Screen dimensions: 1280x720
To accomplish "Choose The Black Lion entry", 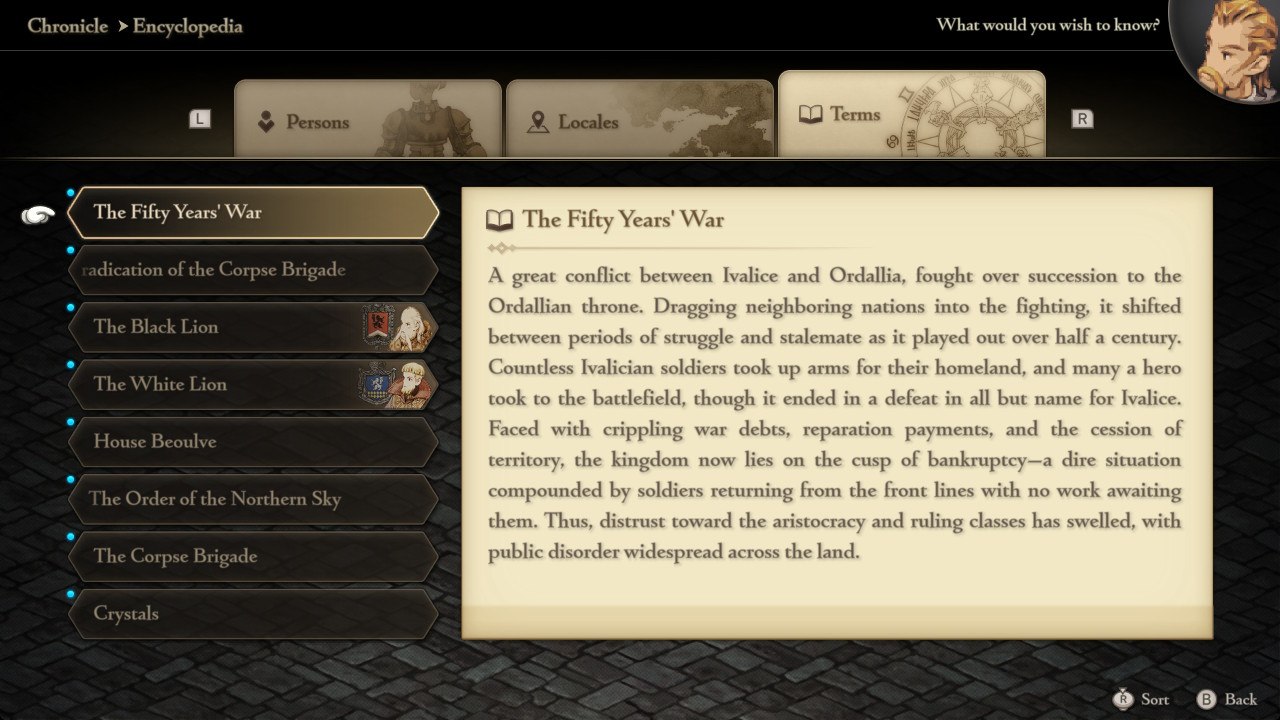I will coord(252,327).
